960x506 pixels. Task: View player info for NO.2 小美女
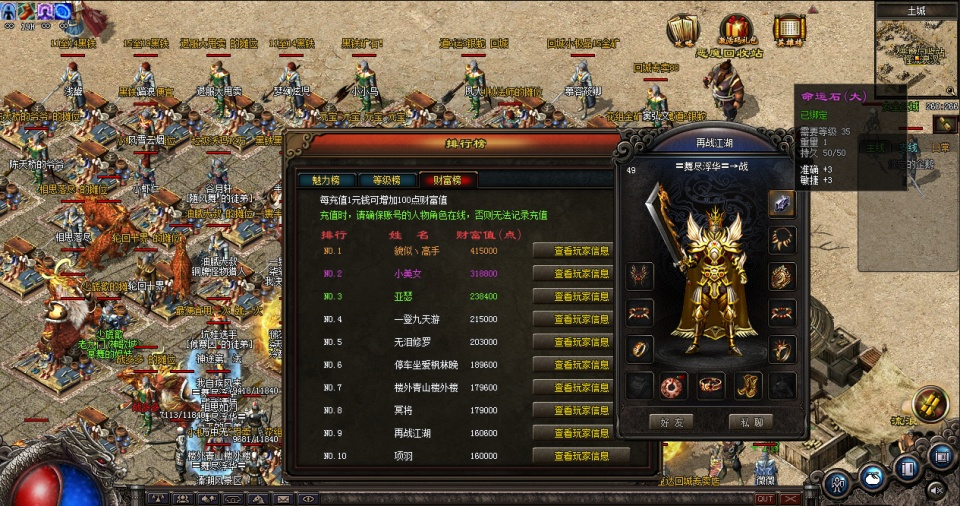click(x=571, y=273)
